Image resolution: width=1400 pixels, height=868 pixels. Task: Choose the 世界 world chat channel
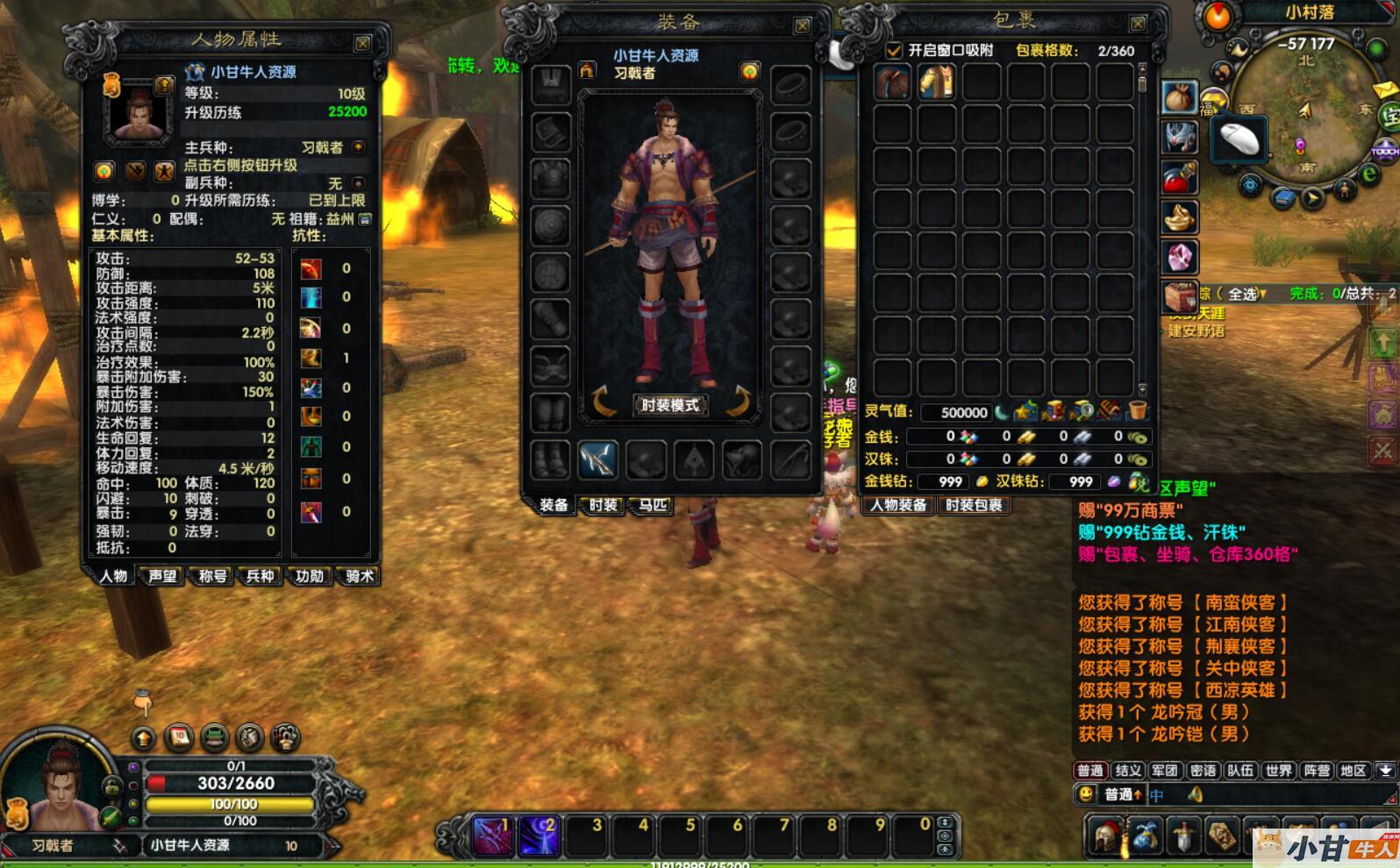1278,771
